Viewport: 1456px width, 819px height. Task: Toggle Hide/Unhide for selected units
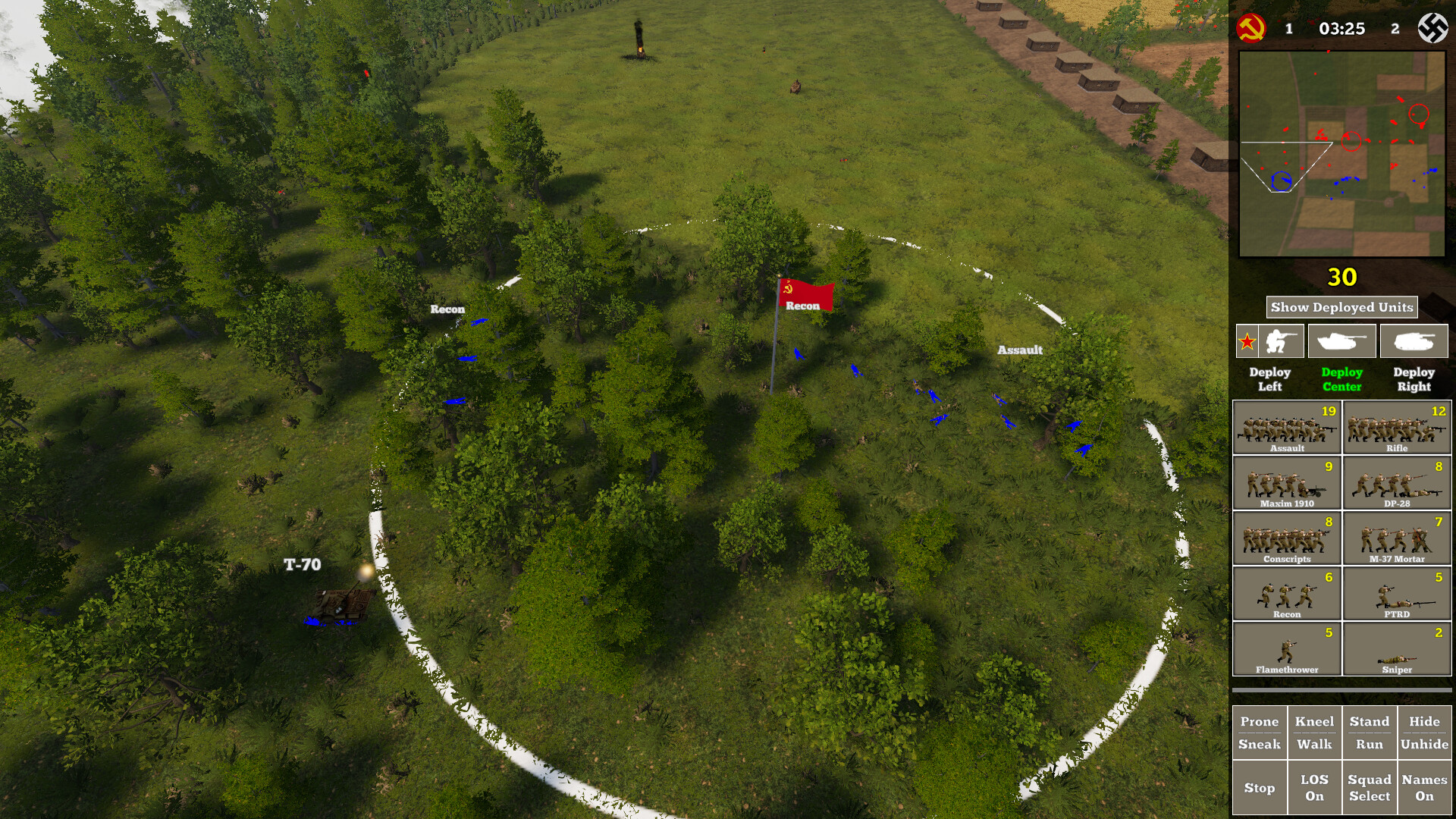[1426, 730]
